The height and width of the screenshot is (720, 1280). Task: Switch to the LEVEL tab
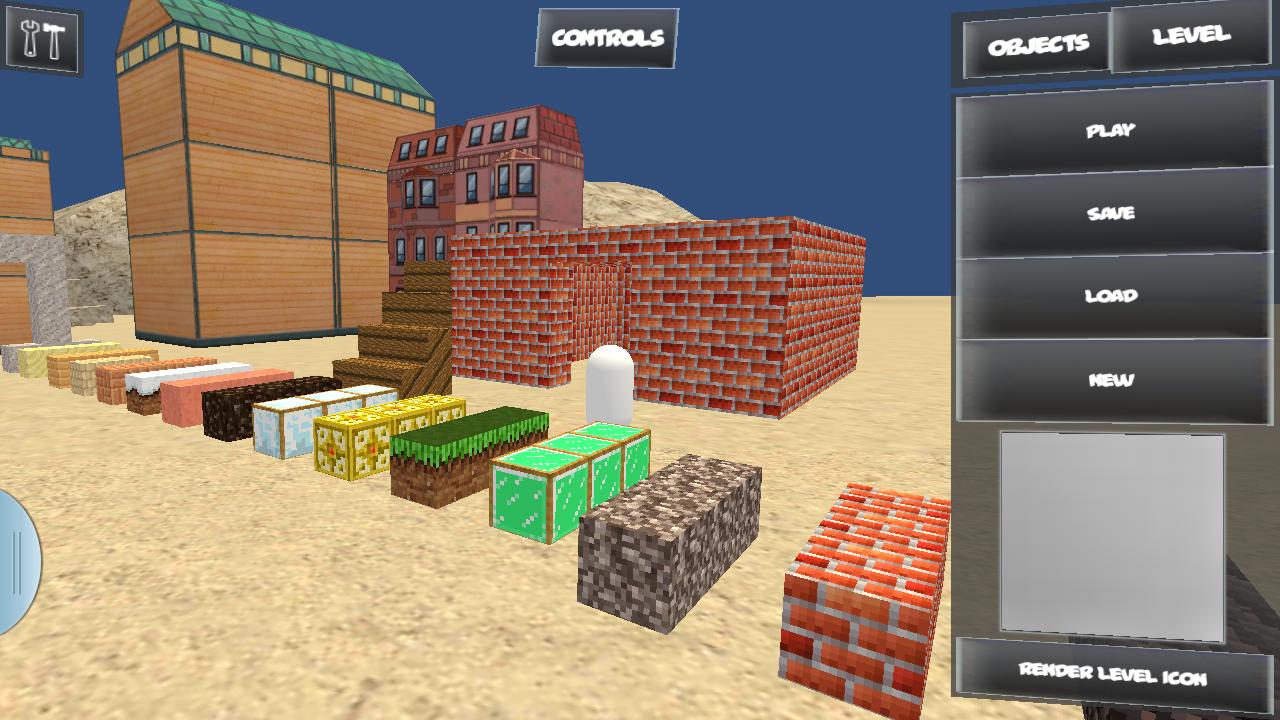point(1193,37)
